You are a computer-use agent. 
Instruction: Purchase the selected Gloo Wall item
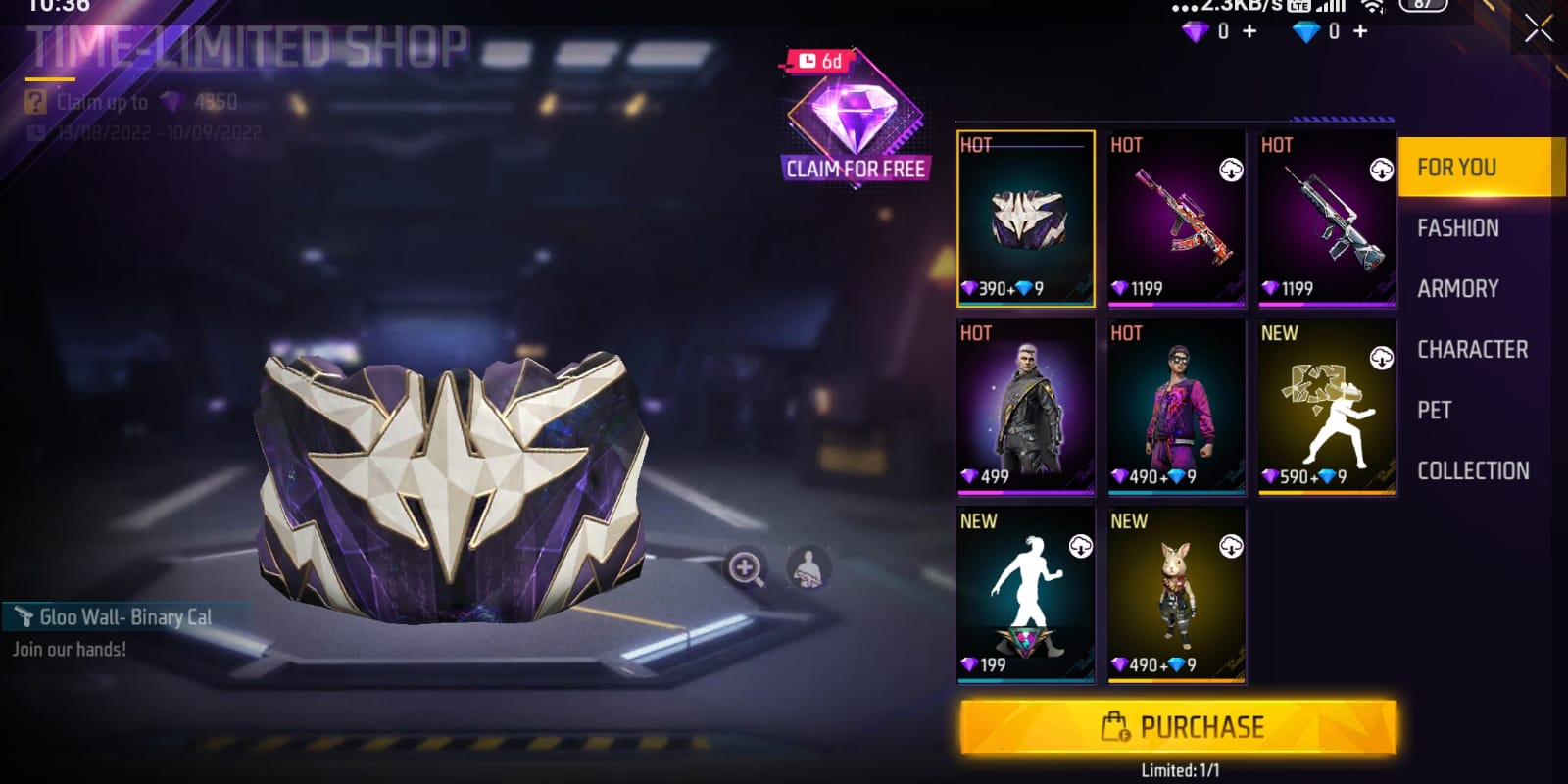pyautogui.click(x=1178, y=727)
